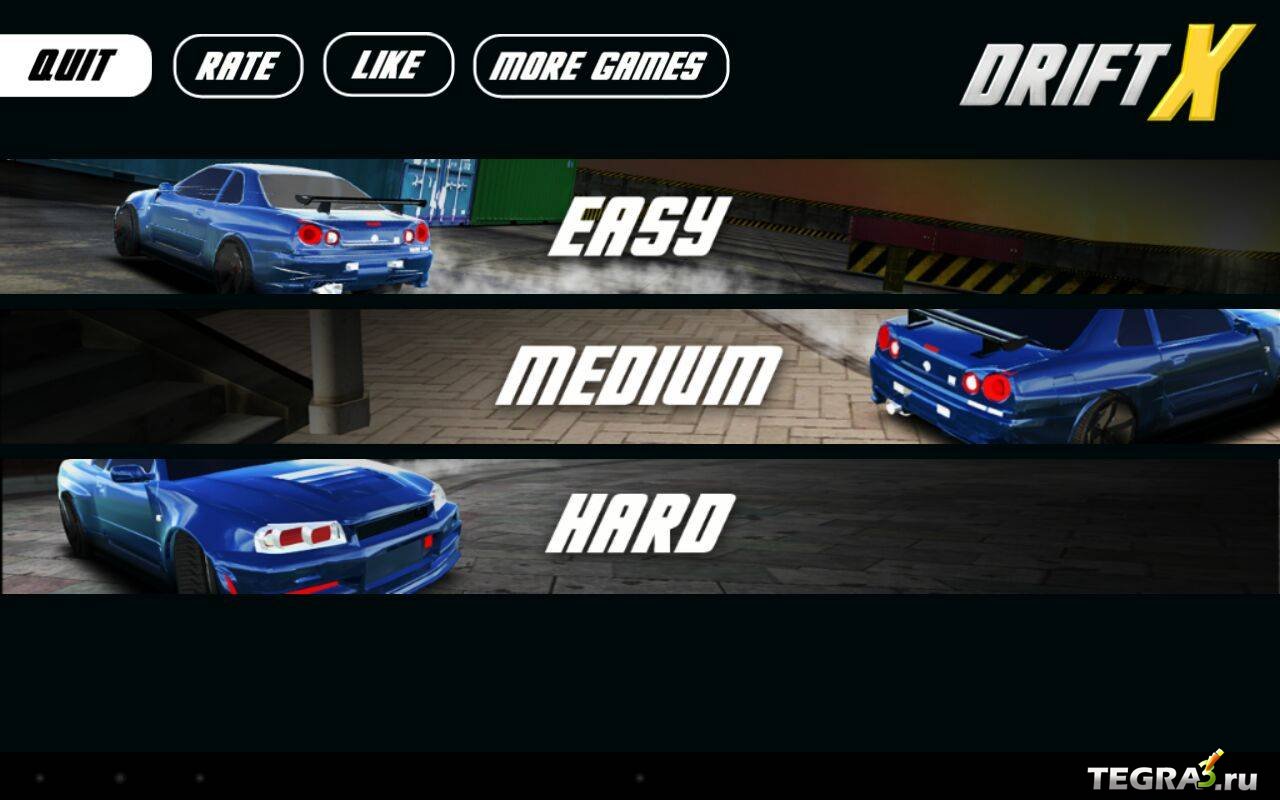Quit the game with the QUIT button
This screenshot has height=800, width=1280.
74,66
